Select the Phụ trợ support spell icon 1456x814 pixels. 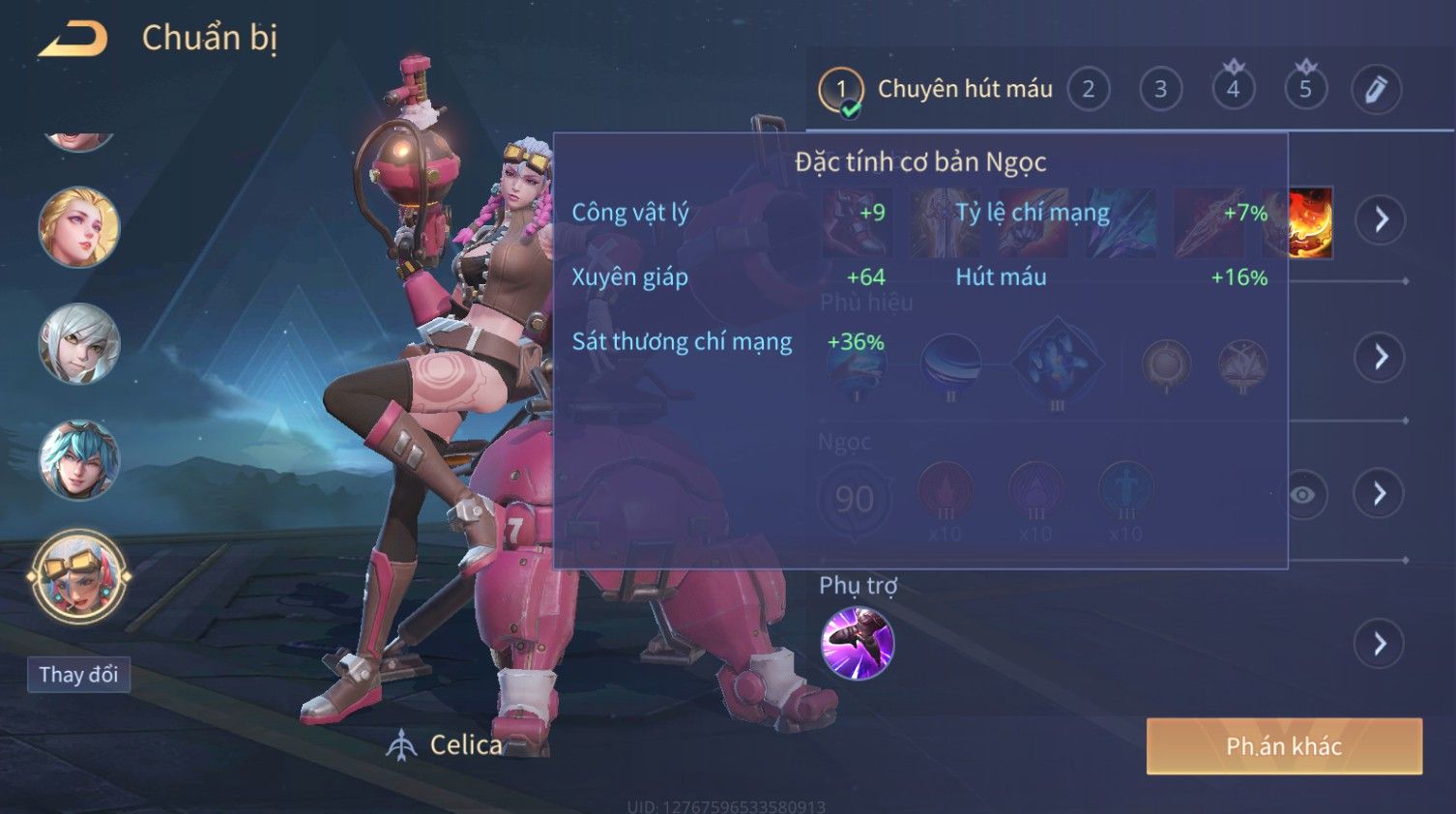tap(858, 643)
